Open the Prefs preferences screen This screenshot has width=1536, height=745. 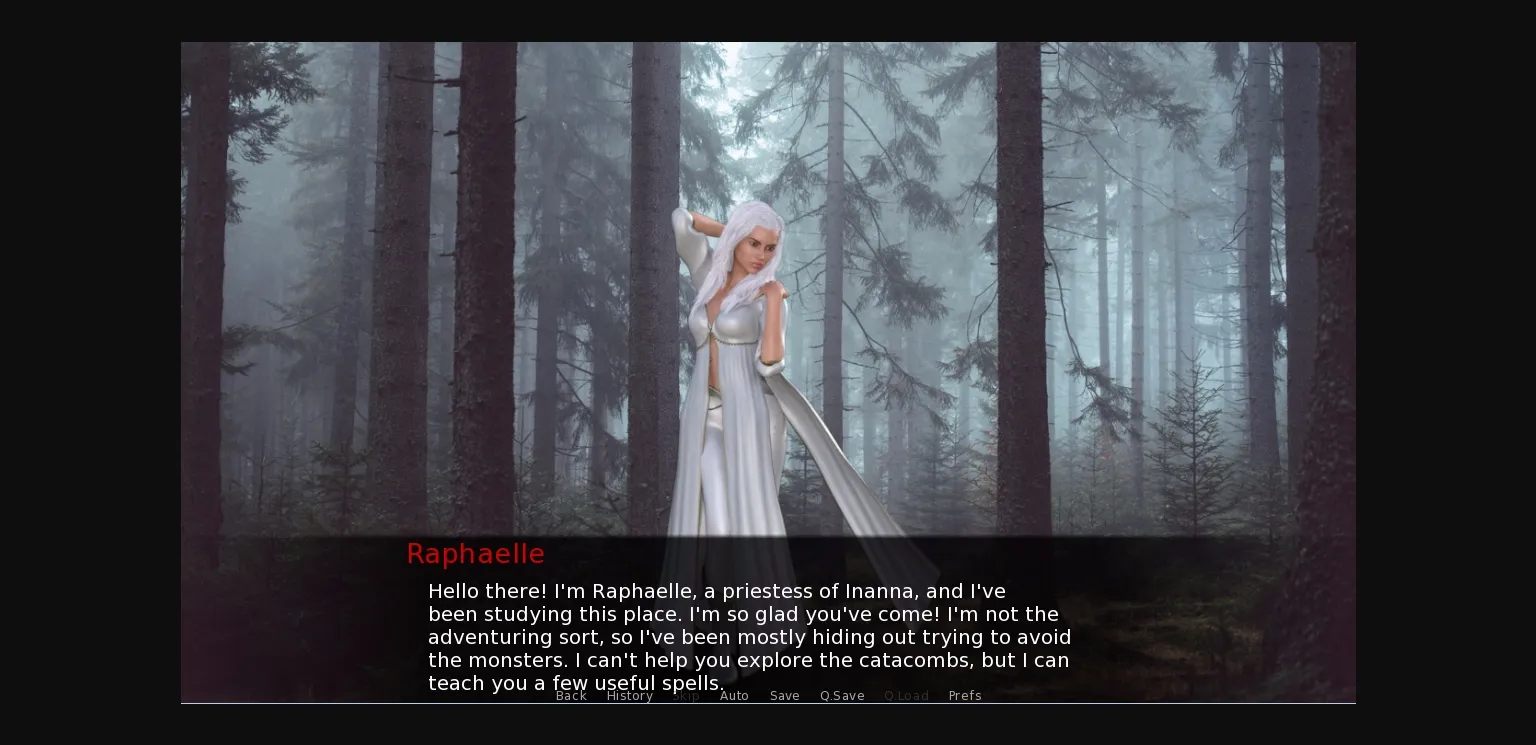[965, 696]
